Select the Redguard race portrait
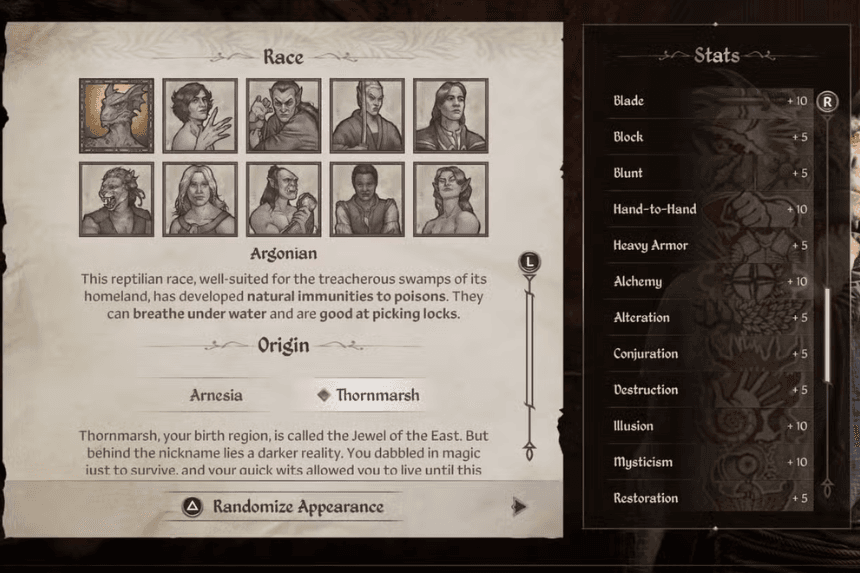The height and width of the screenshot is (573, 860). [367, 199]
